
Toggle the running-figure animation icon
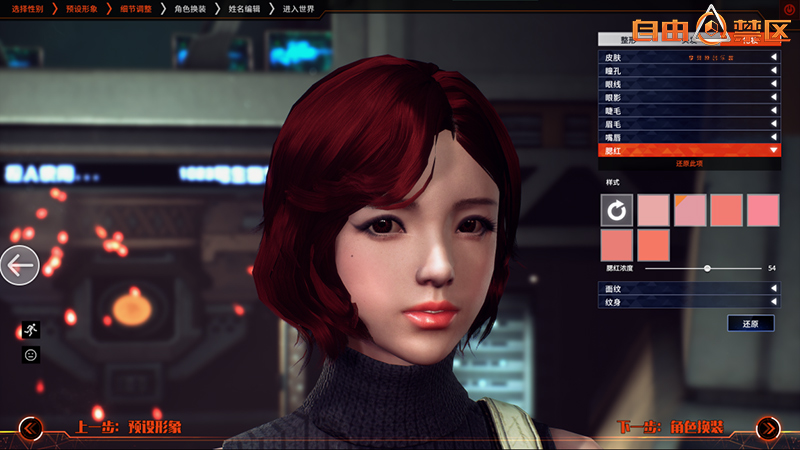(31, 329)
